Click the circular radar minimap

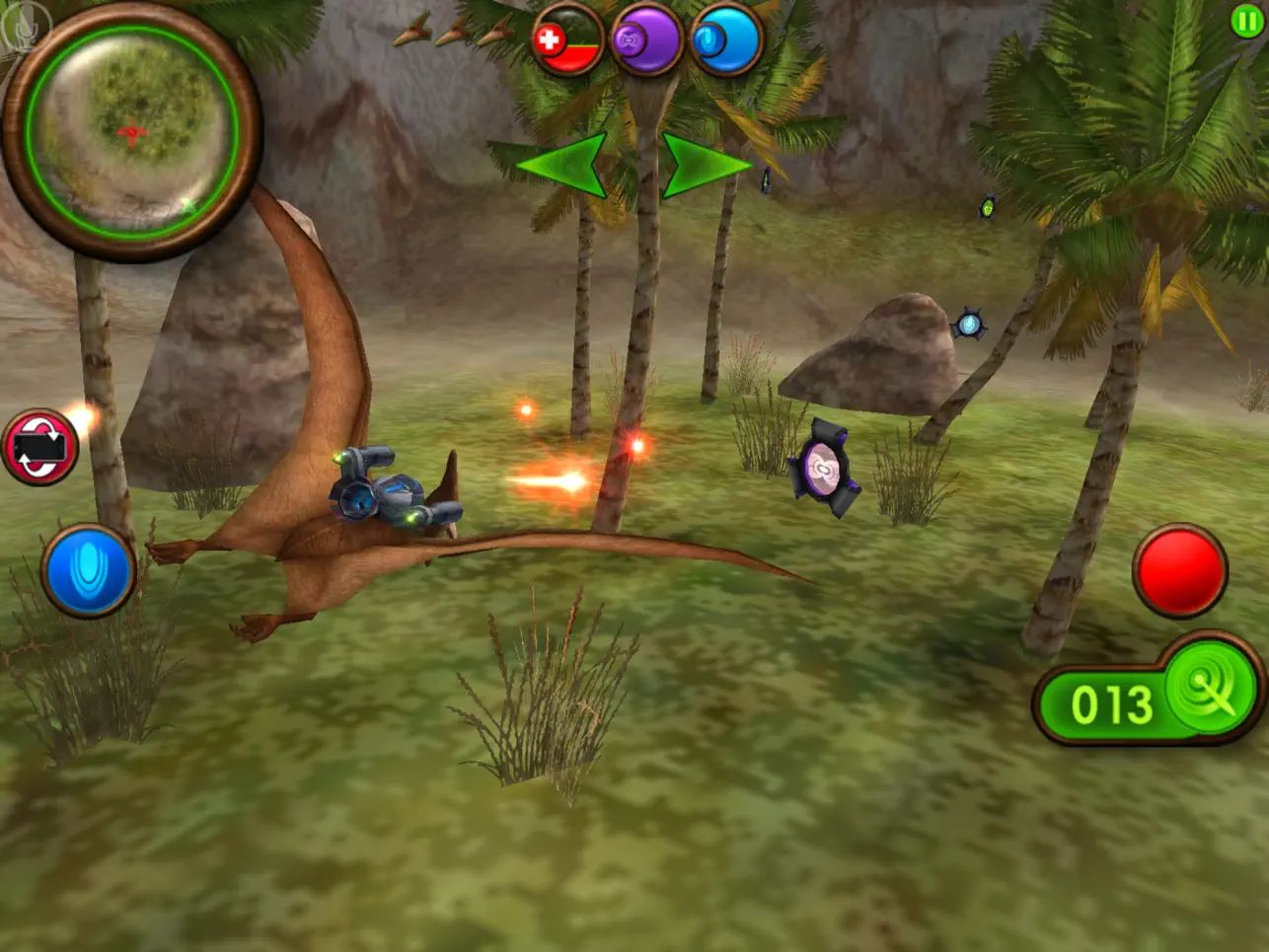(x=131, y=131)
